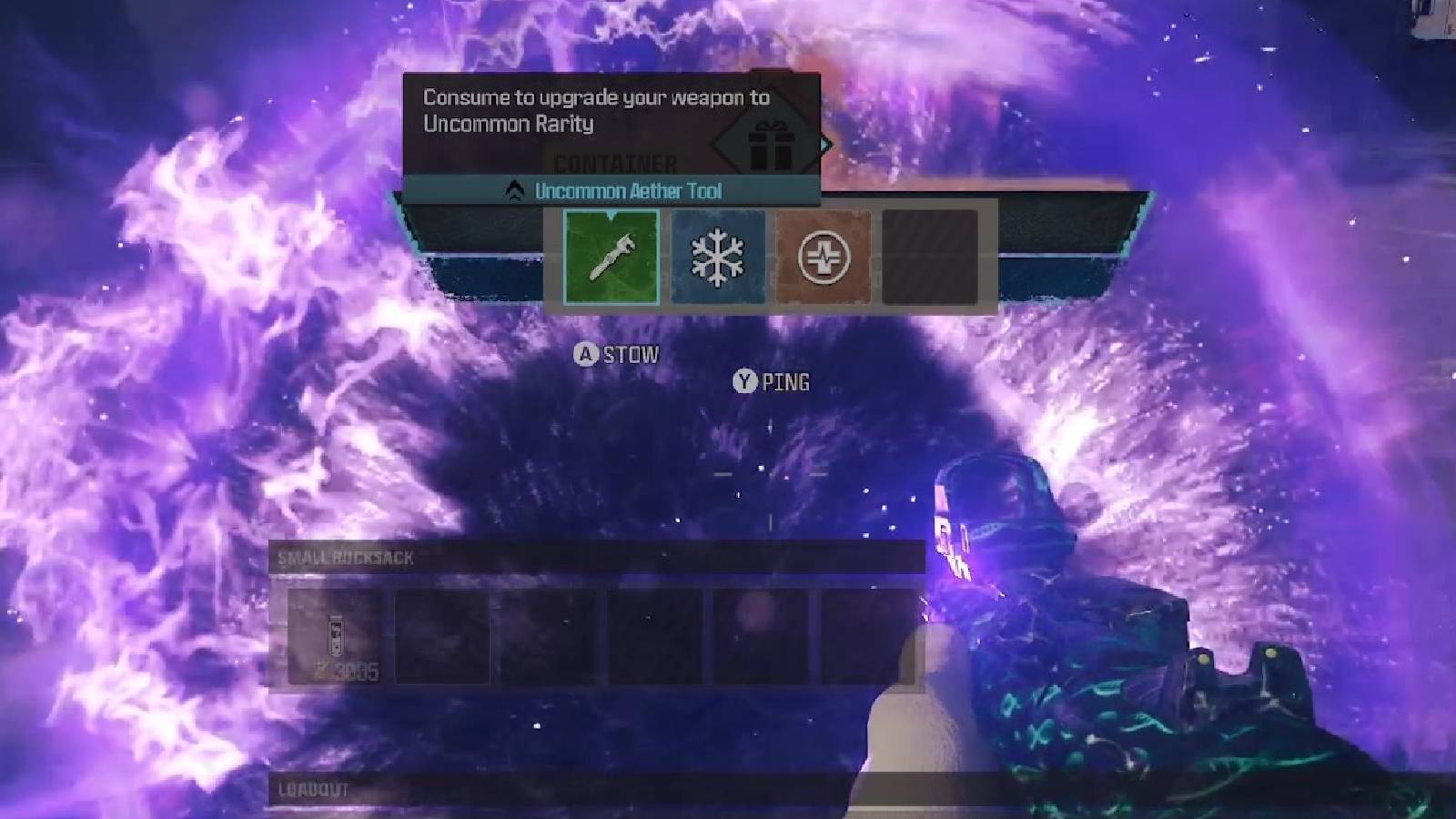Stow the Uncommon Aether Tool
1456x819 pixels.
tap(587, 355)
